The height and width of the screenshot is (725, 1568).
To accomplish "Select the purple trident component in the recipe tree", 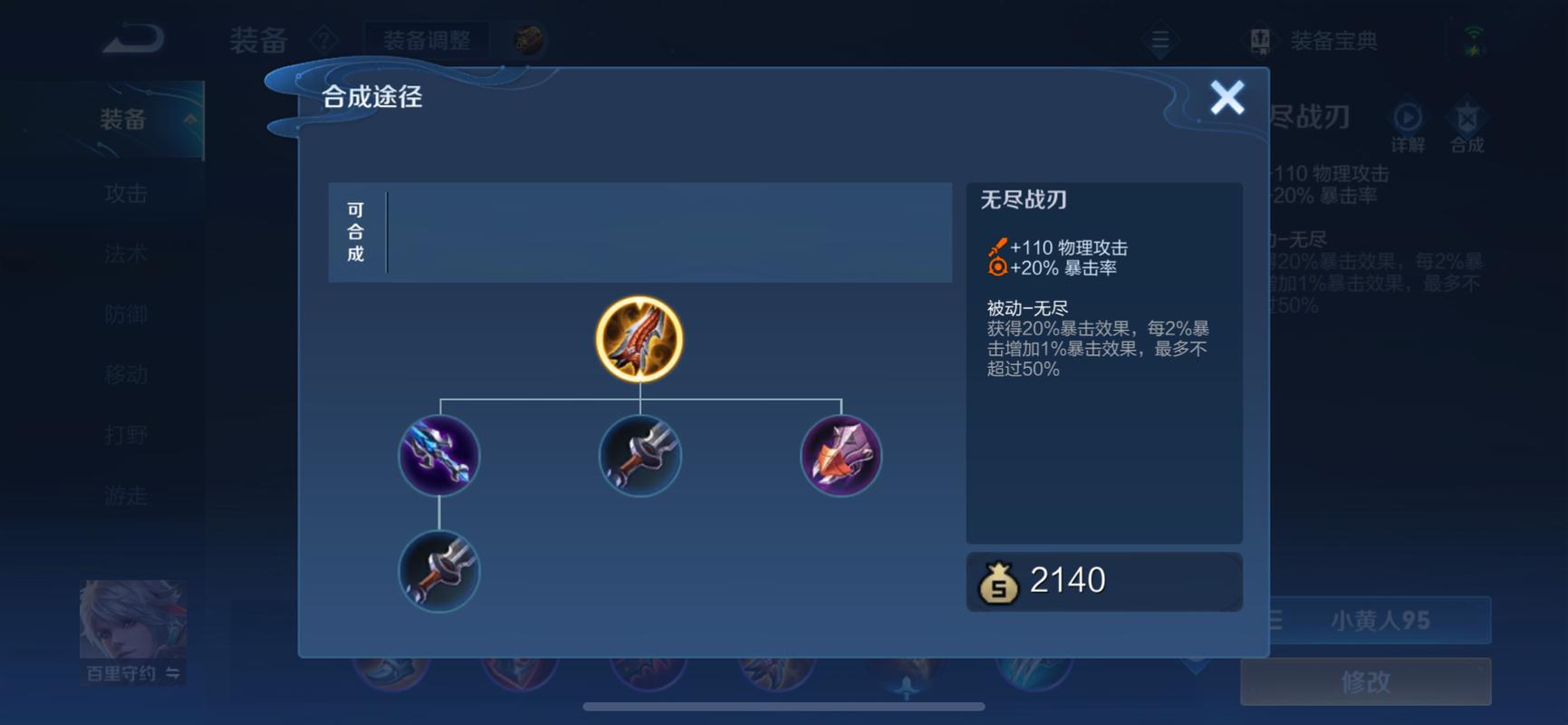I will tap(438, 457).
